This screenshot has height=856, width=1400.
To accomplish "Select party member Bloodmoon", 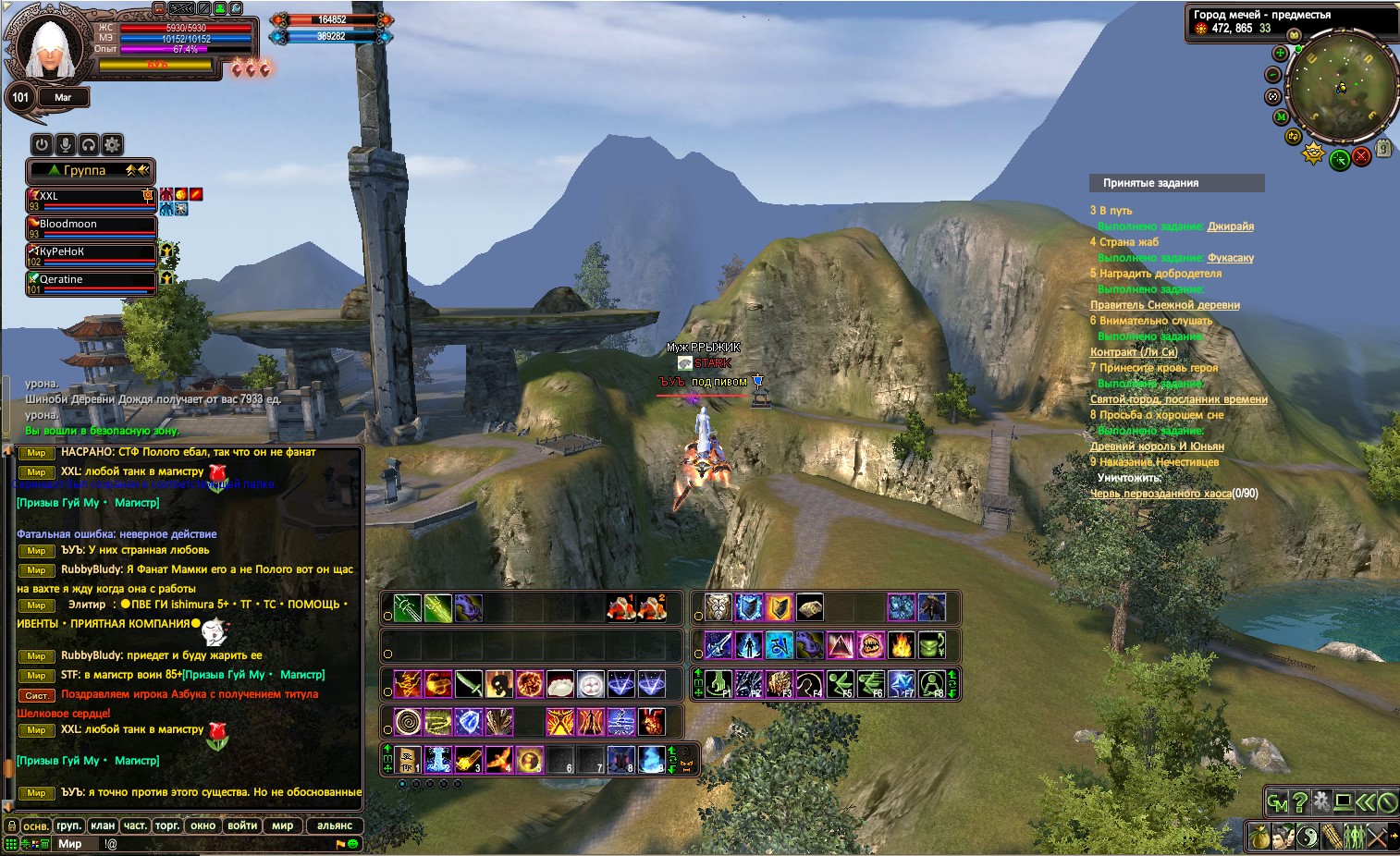I will [91, 226].
